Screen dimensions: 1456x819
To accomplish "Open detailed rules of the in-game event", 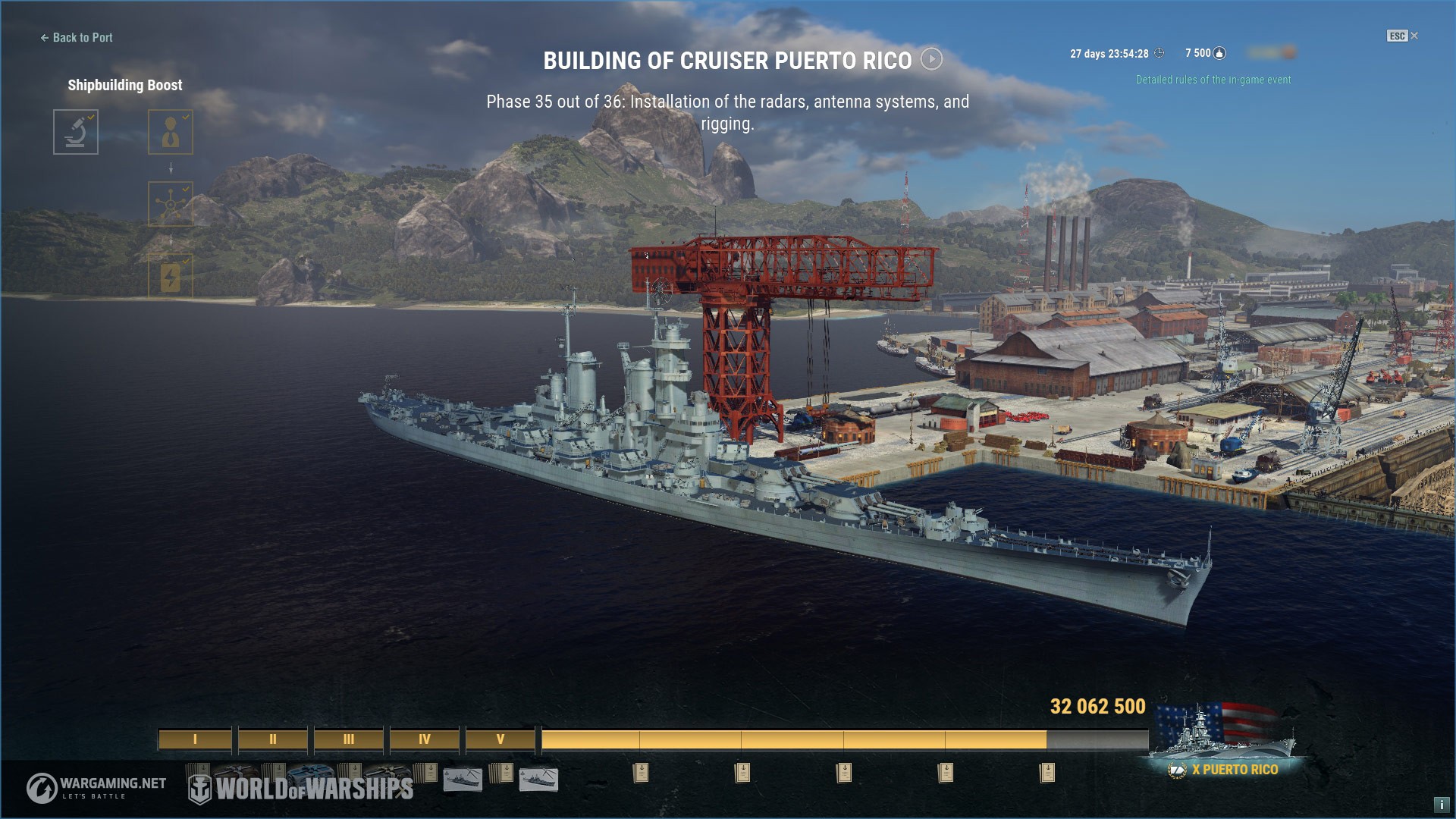I will 1213,80.
